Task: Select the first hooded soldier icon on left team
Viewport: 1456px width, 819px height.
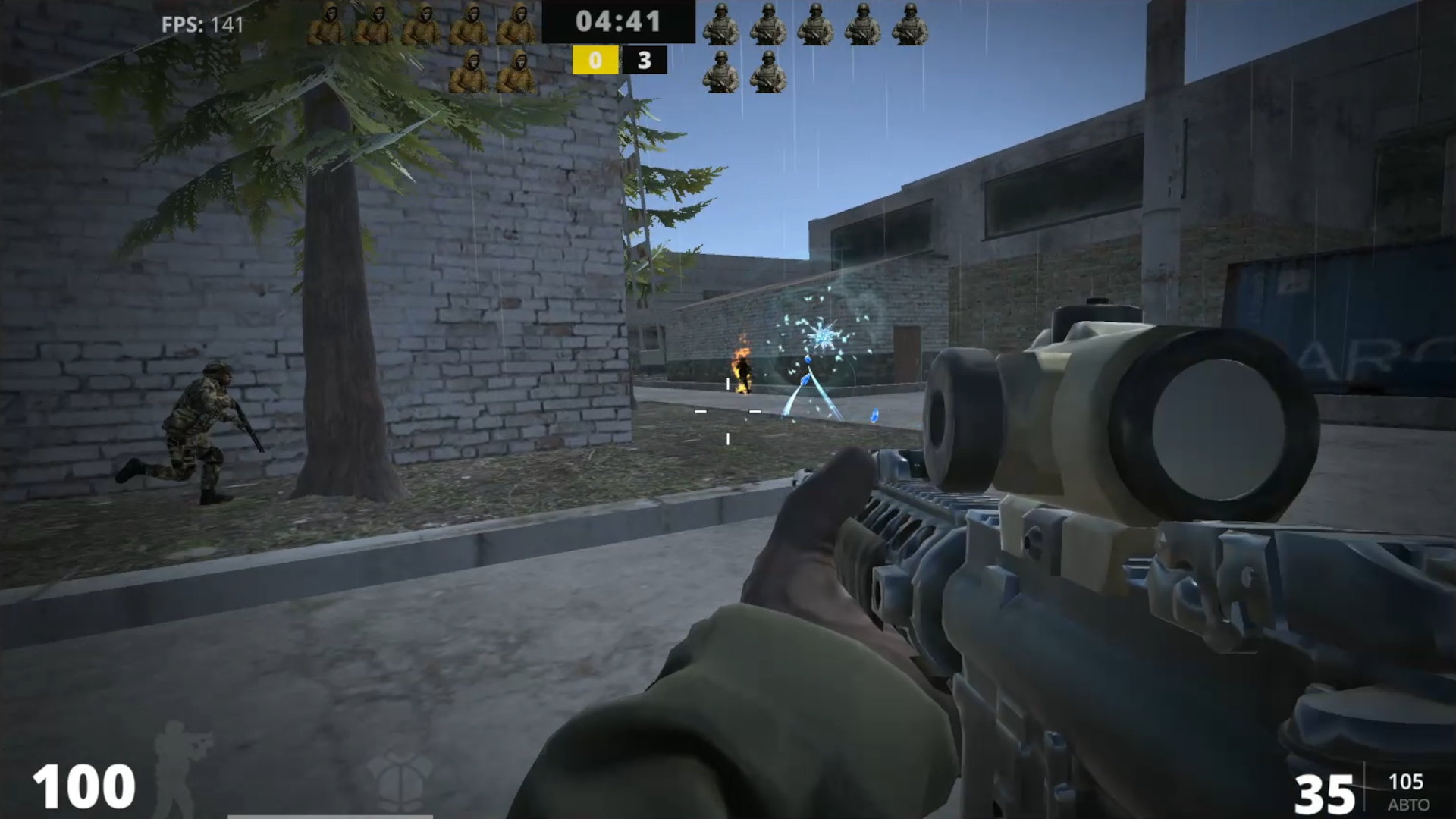Action: point(329,23)
